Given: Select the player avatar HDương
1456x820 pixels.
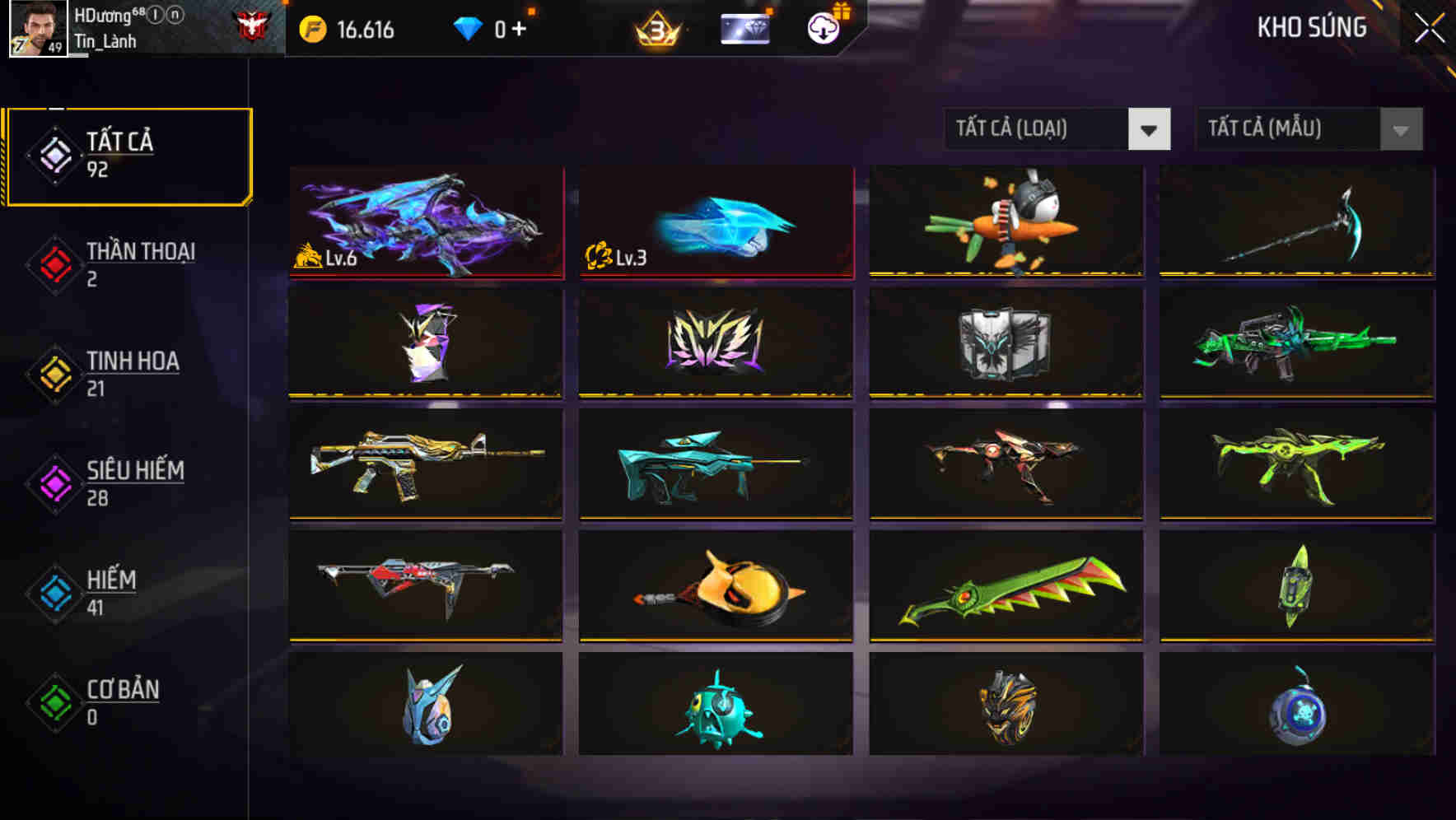Looking at the screenshot, I should (x=37, y=30).
